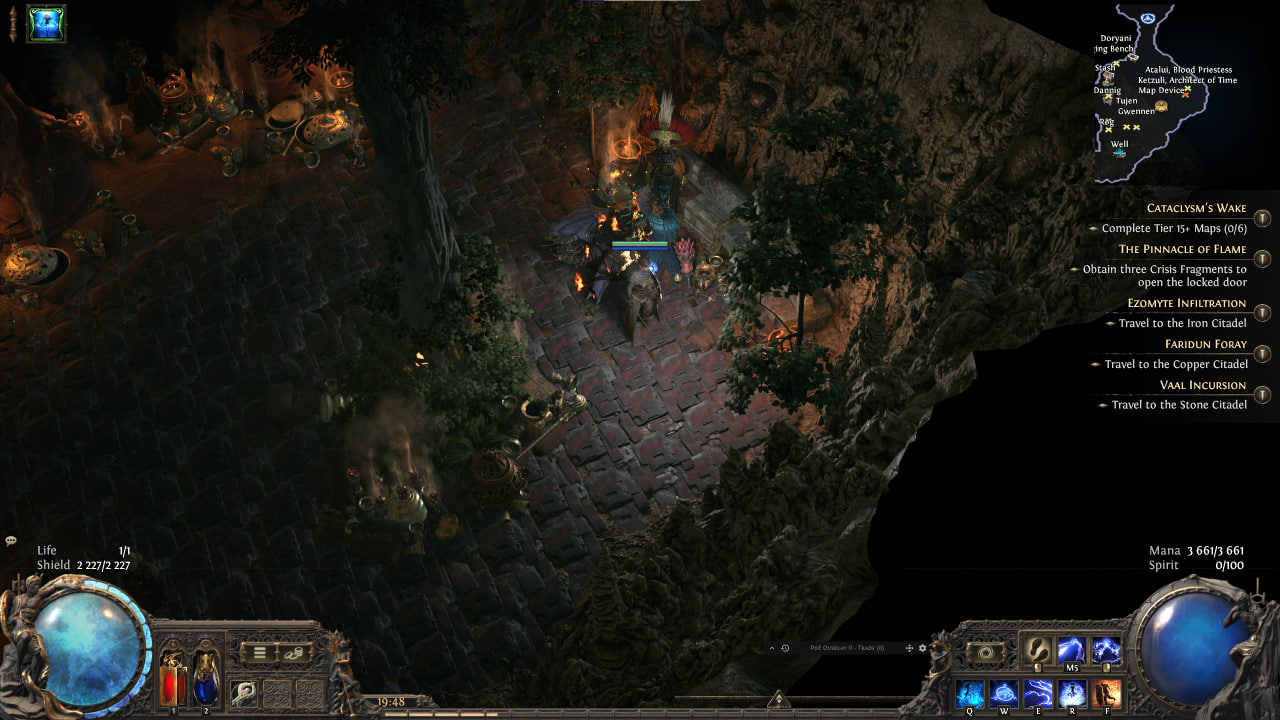Click the swirl emblem above the menu buttons
Screen dimensions: 1280x720
(984, 651)
